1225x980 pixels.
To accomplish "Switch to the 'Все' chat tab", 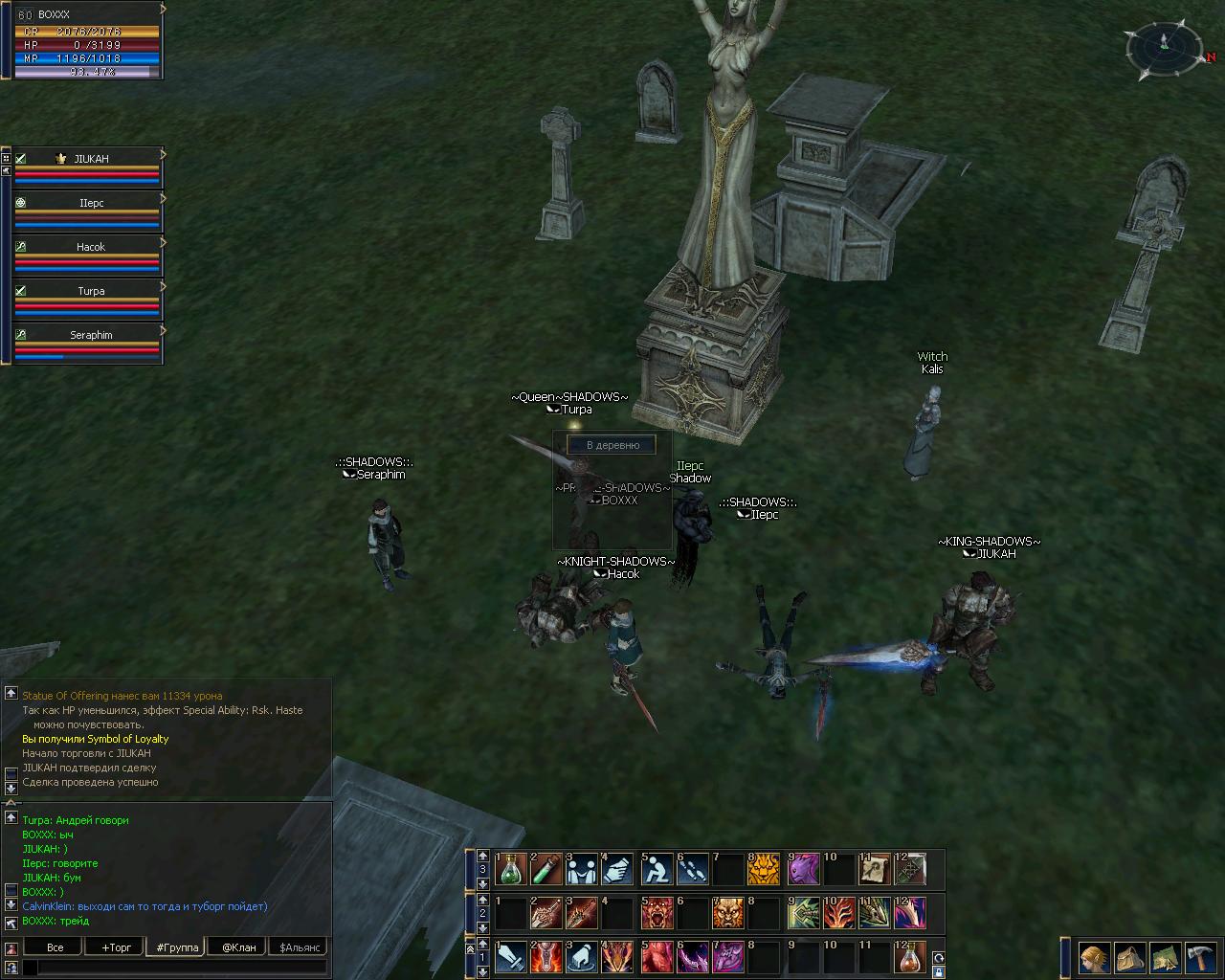I will (x=56, y=947).
